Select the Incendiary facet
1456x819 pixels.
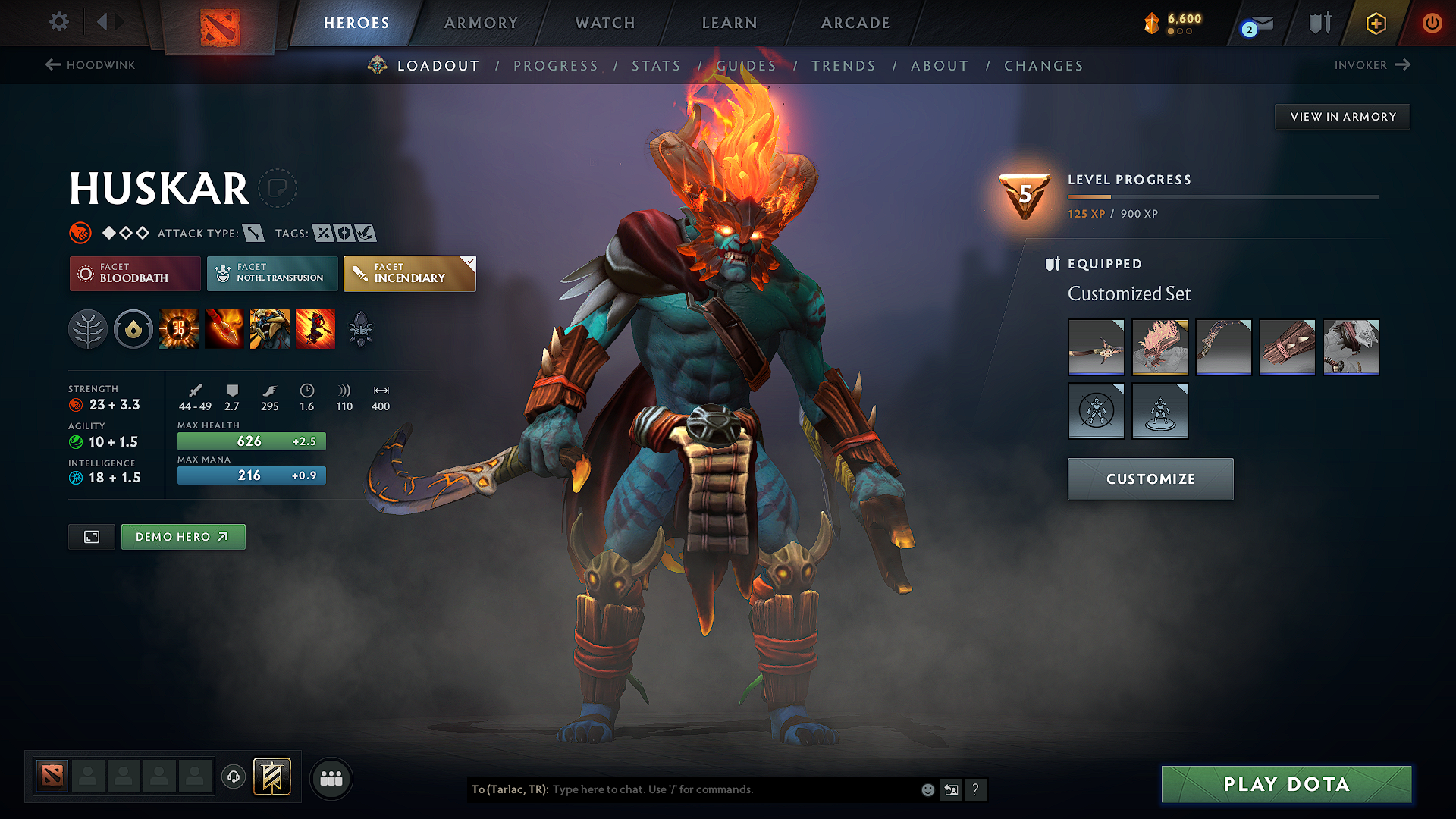409,273
